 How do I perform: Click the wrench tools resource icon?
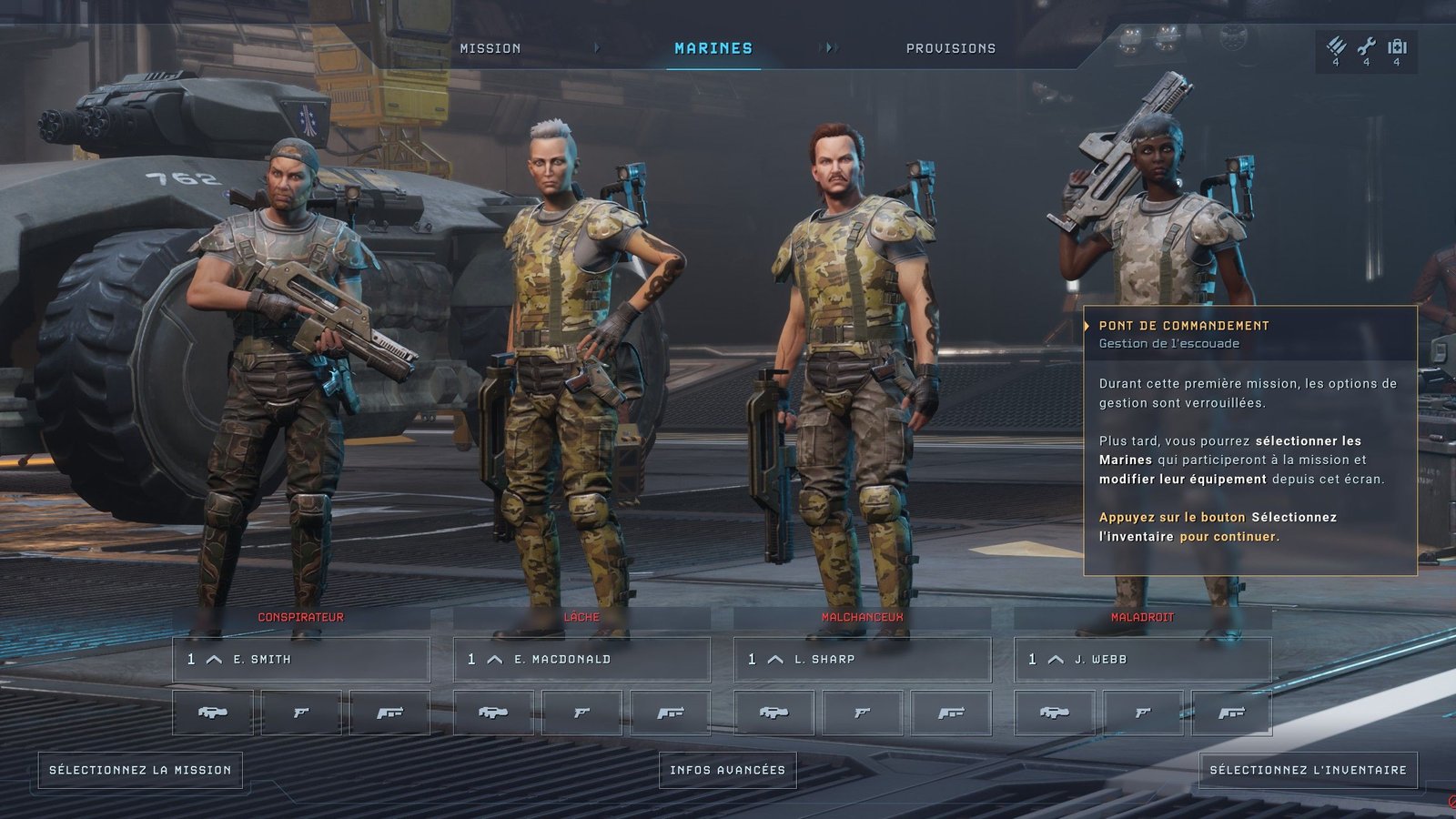click(x=1366, y=47)
